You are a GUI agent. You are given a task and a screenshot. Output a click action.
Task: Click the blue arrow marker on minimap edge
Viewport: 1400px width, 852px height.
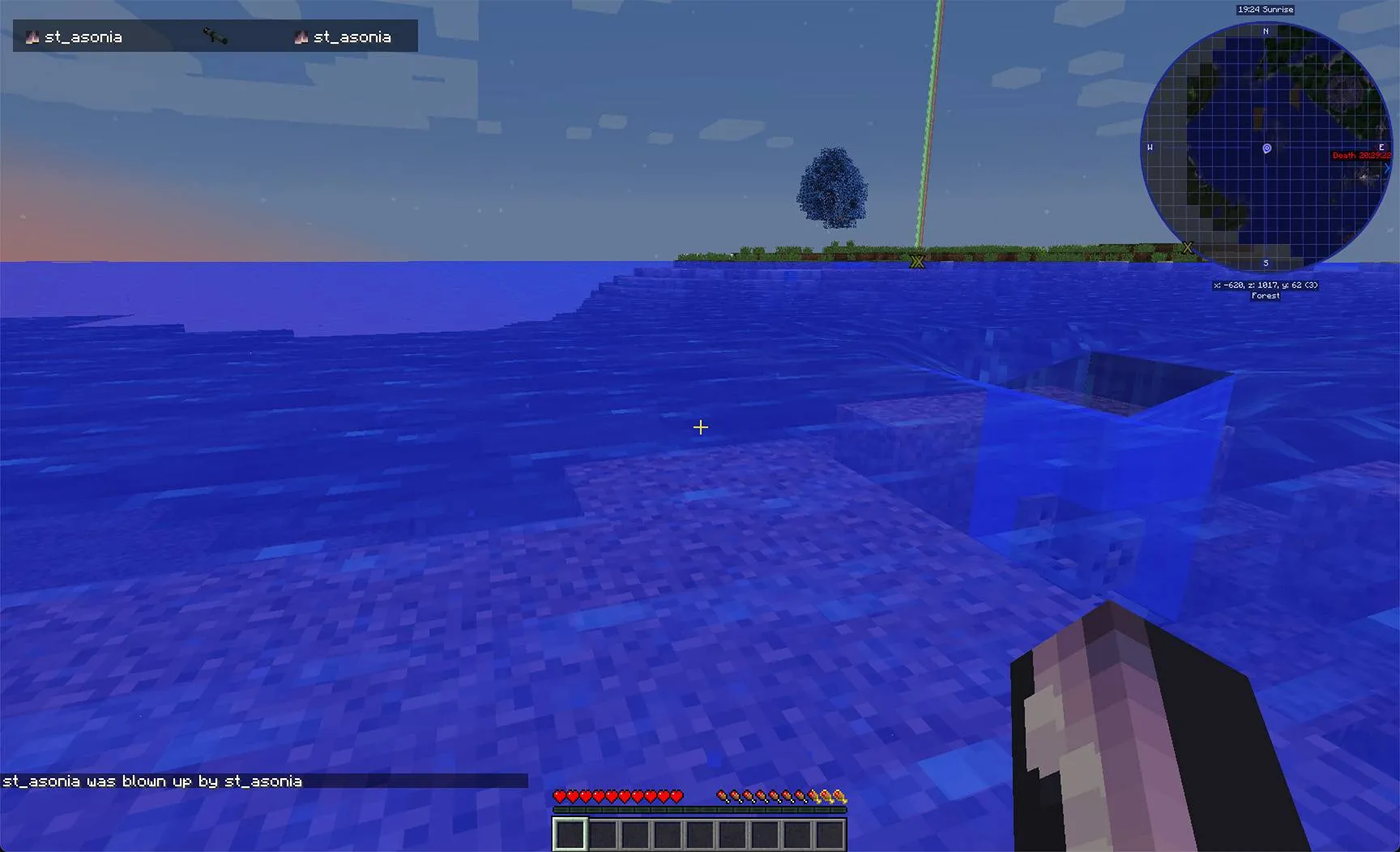click(x=1387, y=168)
